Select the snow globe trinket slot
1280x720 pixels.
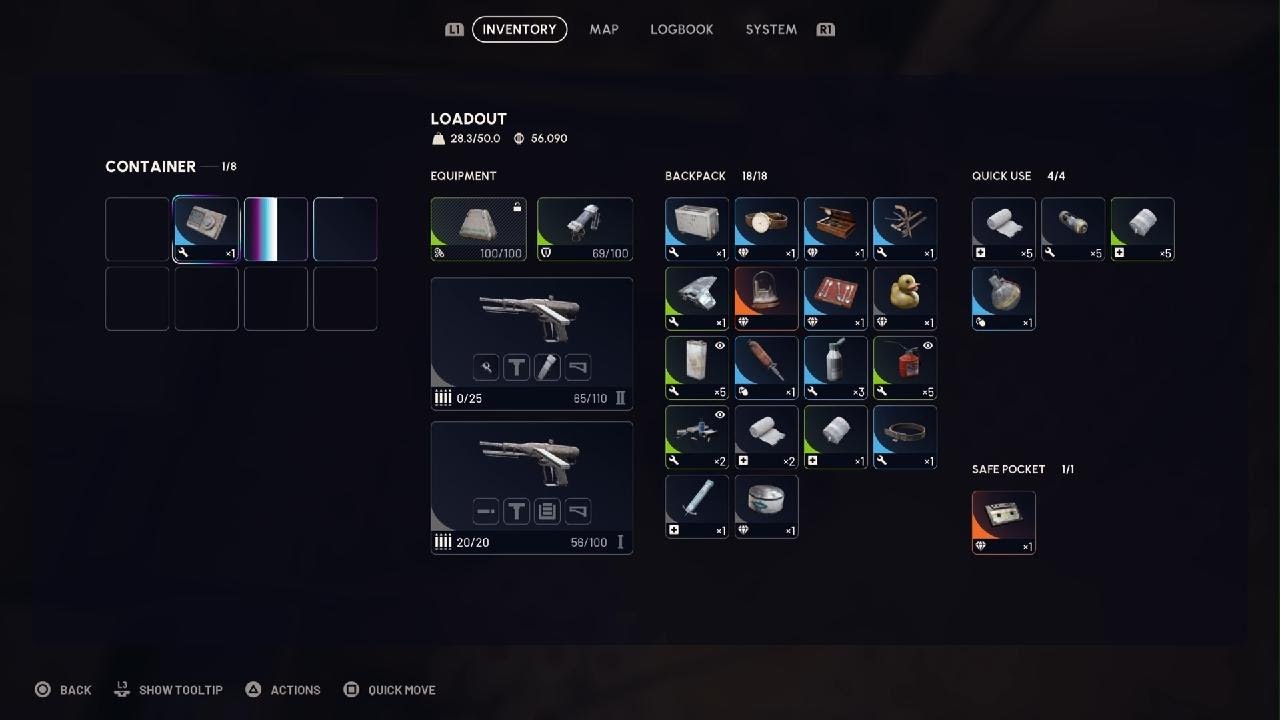tap(767, 298)
